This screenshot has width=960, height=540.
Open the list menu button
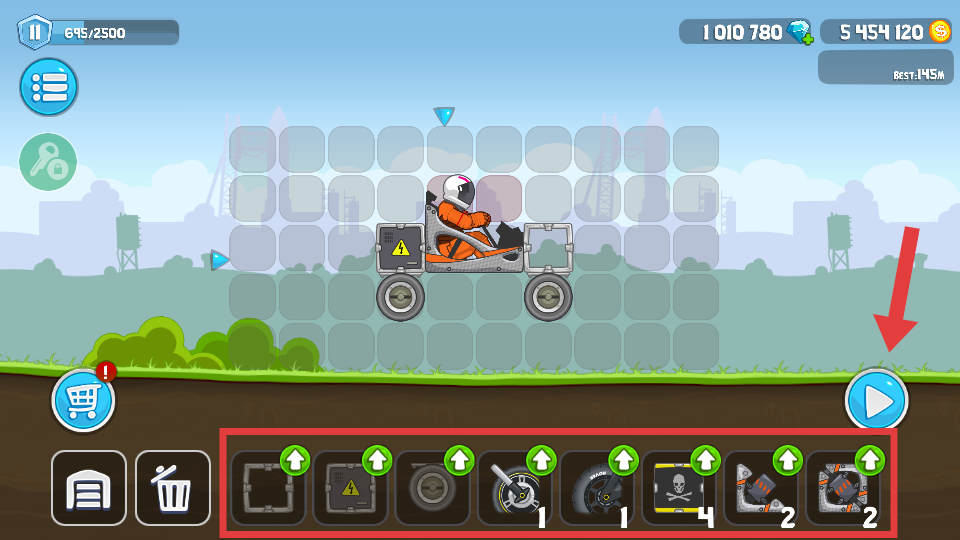point(48,87)
